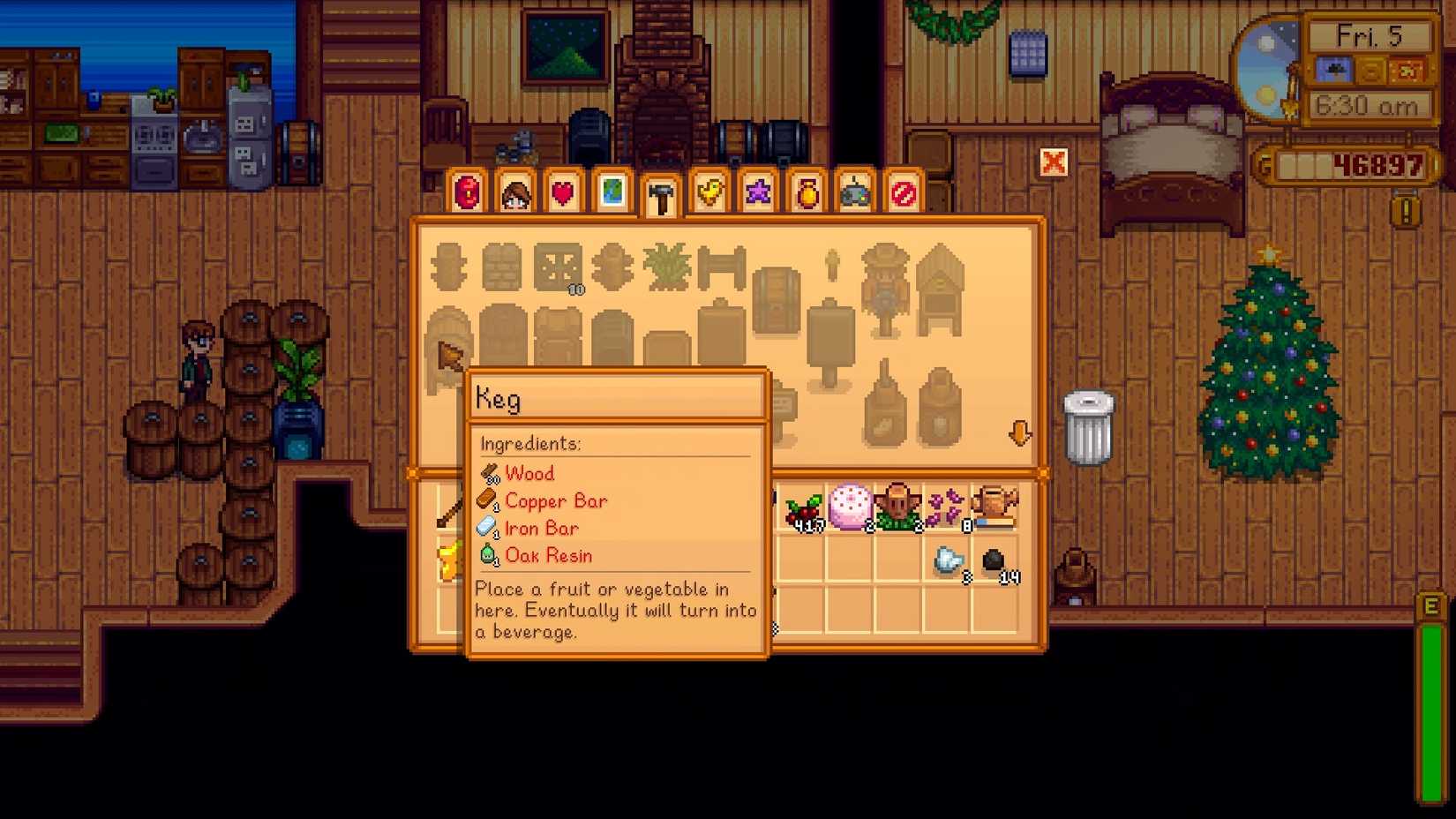Exit the menu with the red cancel tab
Viewport: 1456px width, 819px height.
903,192
